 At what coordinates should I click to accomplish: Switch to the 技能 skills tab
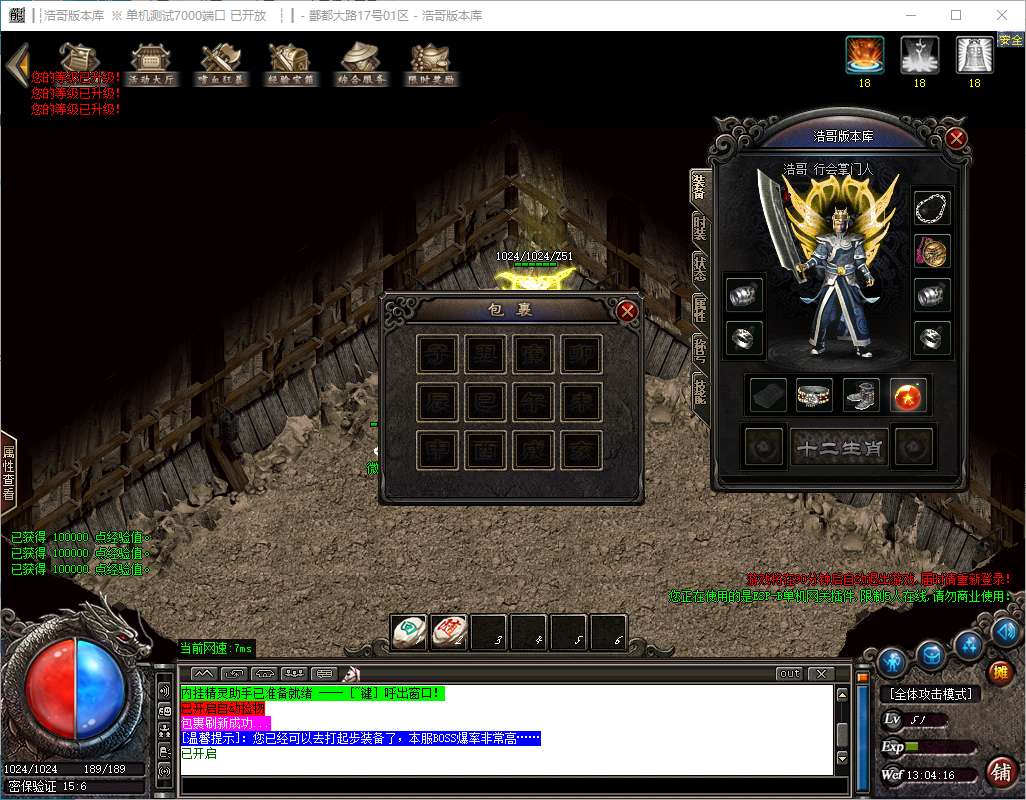[700, 389]
